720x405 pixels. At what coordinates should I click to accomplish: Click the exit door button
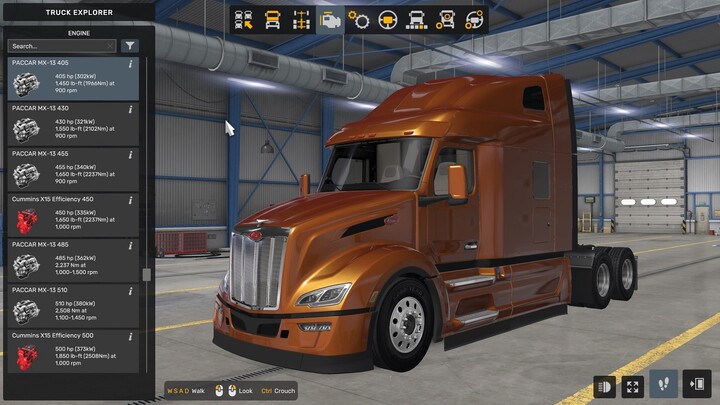pyautogui.click(x=697, y=385)
